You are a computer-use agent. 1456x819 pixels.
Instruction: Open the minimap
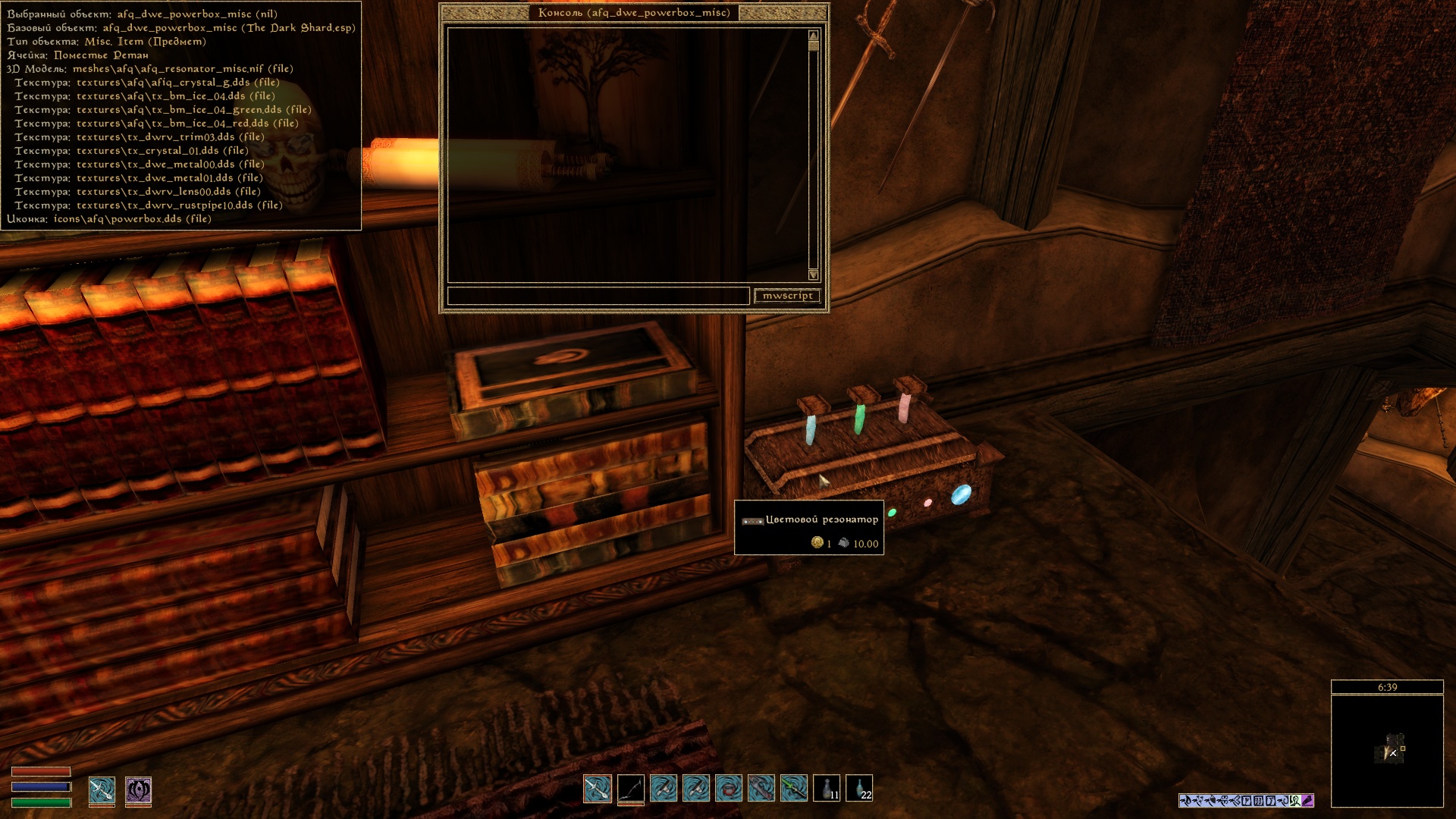[x=1387, y=751]
